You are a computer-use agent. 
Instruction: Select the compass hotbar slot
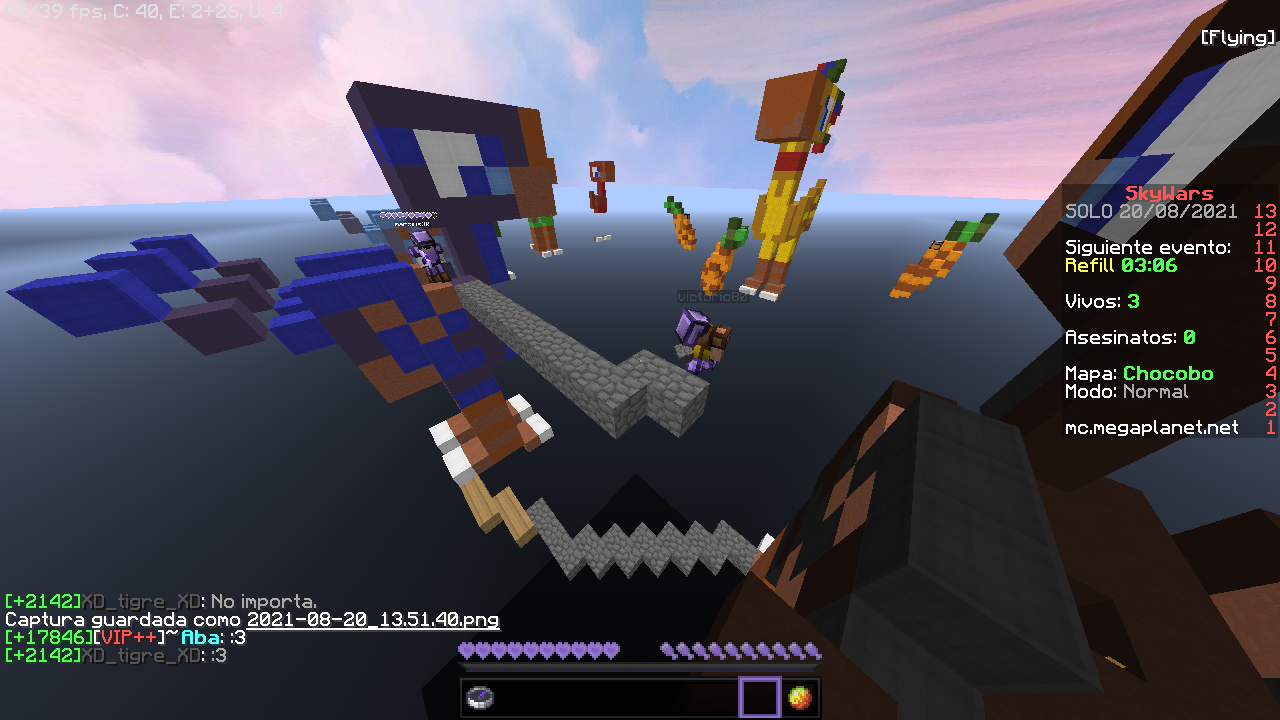coord(481,697)
